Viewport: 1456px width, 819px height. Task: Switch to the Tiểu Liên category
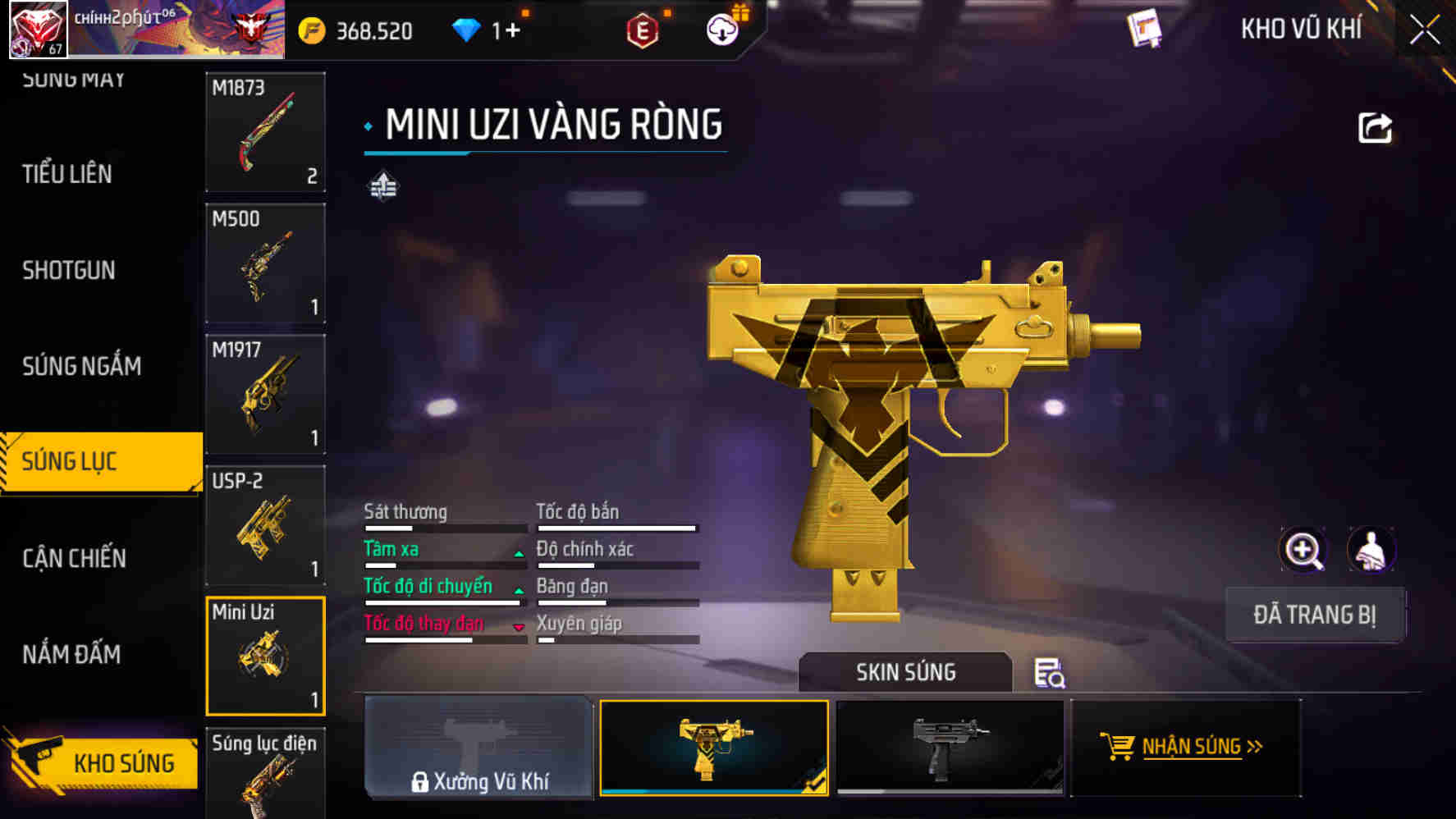tap(67, 174)
